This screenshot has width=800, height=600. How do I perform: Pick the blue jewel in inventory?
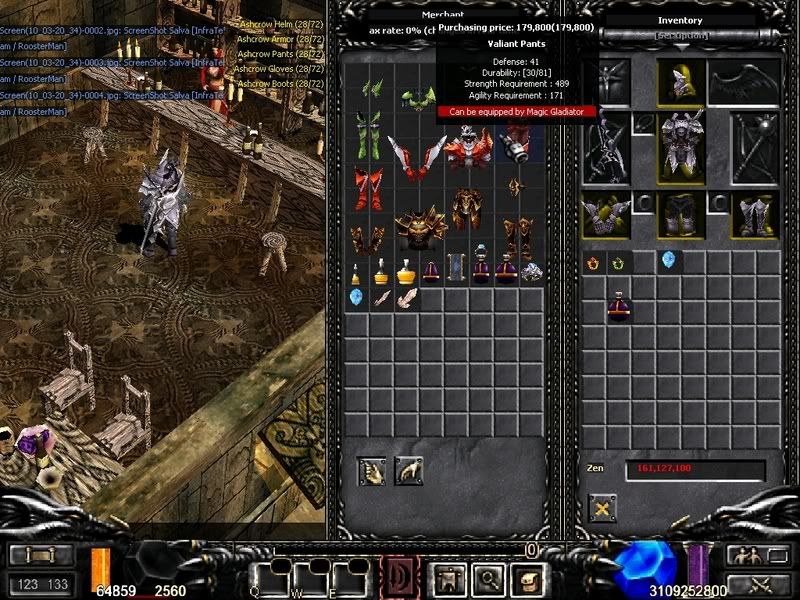[x=668, y=262]
